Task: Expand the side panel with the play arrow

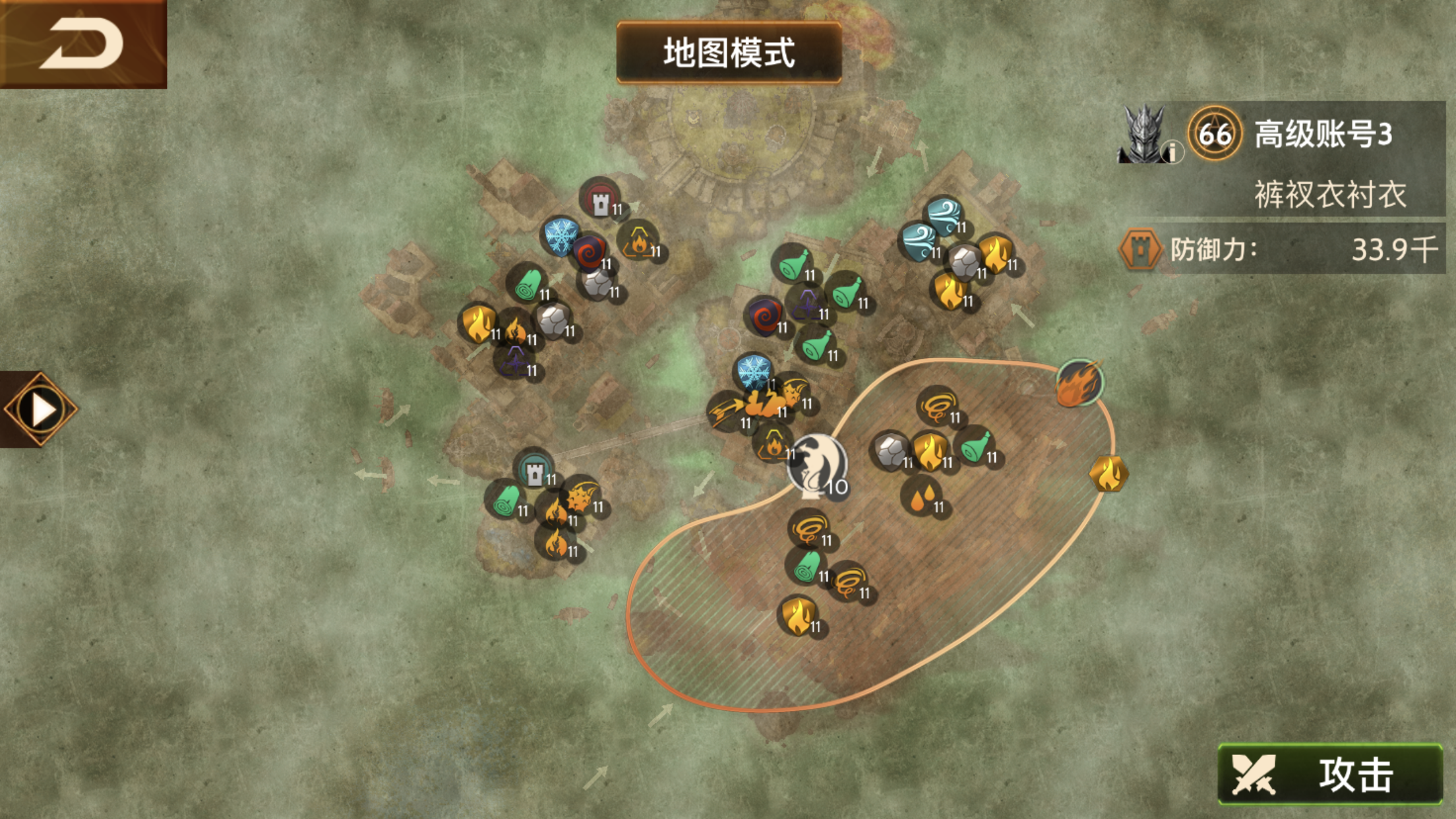Action: pyautogui.click(x=40, y=408)
